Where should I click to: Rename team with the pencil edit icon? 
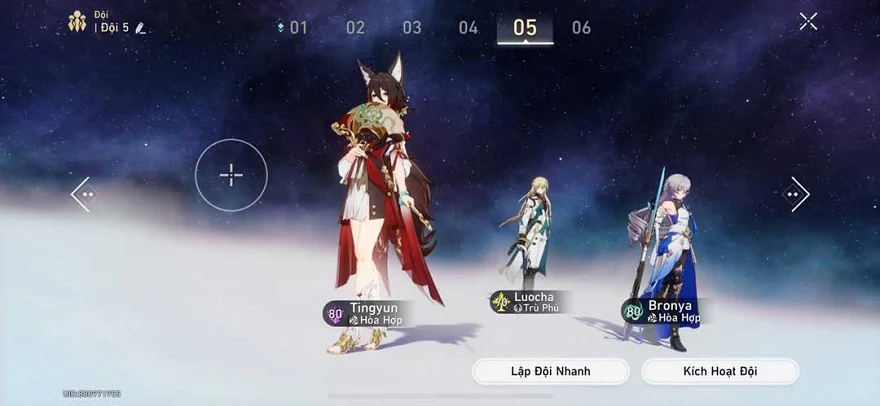tap(141, 28)
